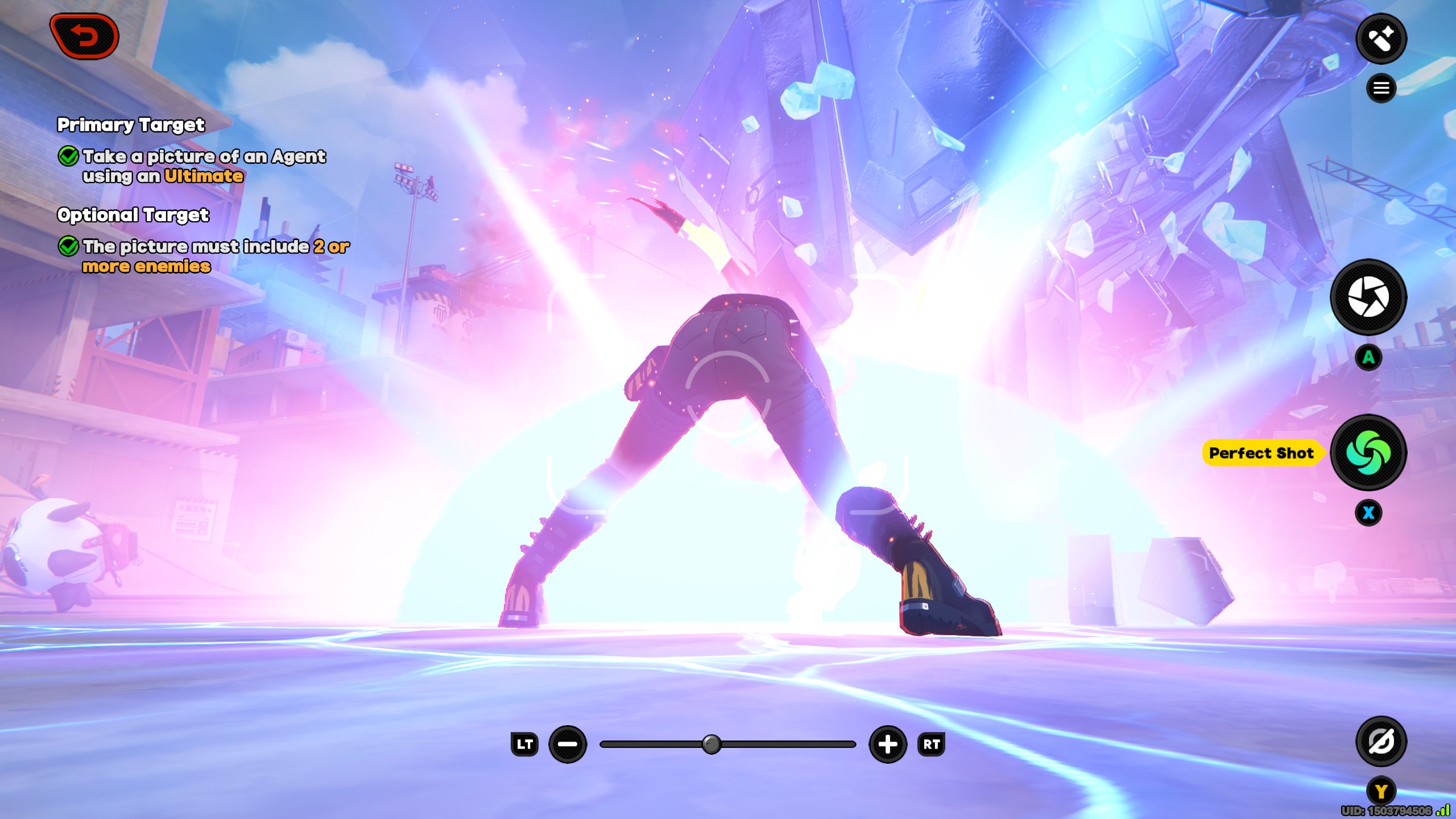Take a photo with the camera shutter button

click(x=1368, y=297)
